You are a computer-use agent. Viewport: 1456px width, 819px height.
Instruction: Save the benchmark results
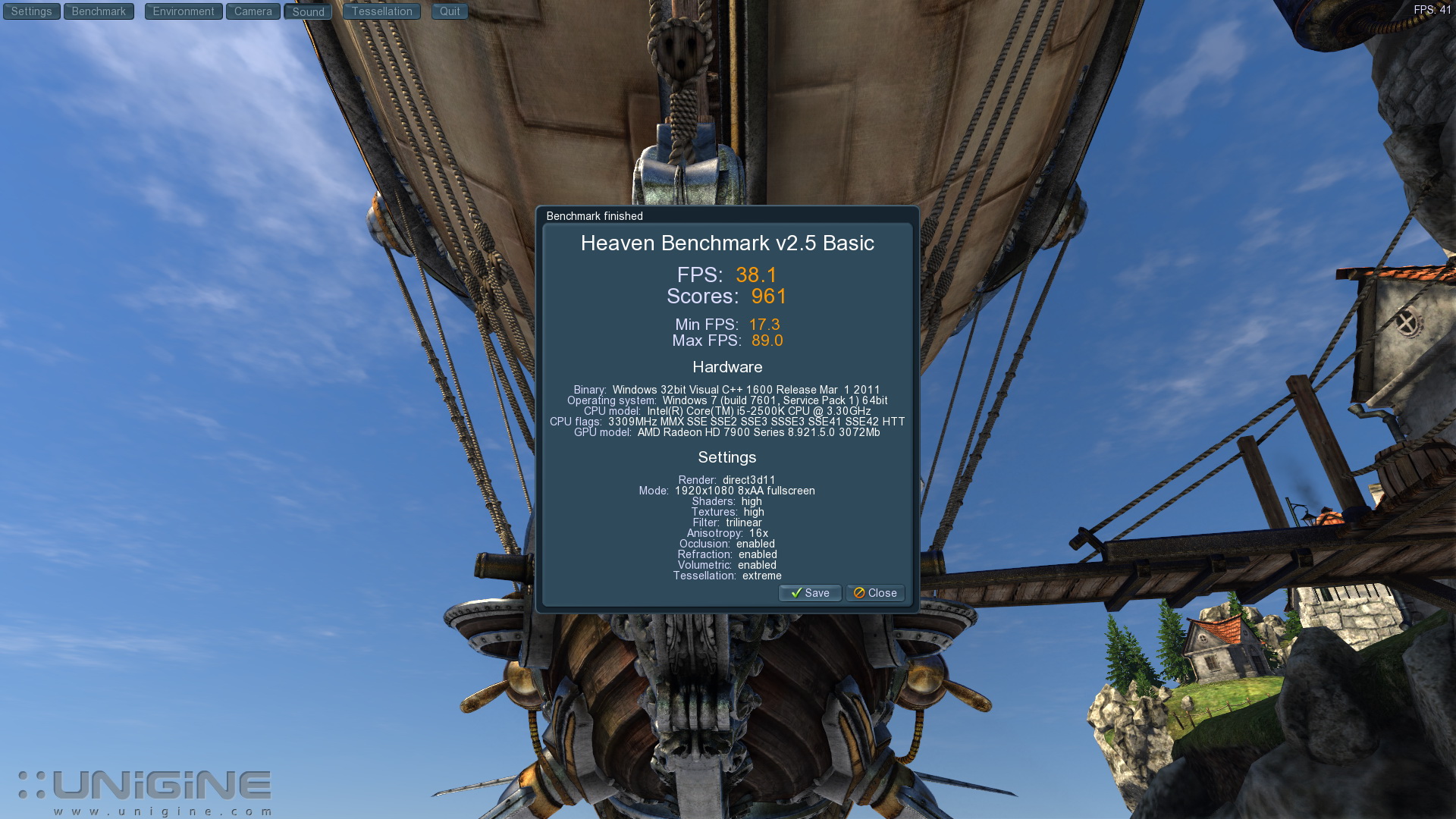point(810,593)
